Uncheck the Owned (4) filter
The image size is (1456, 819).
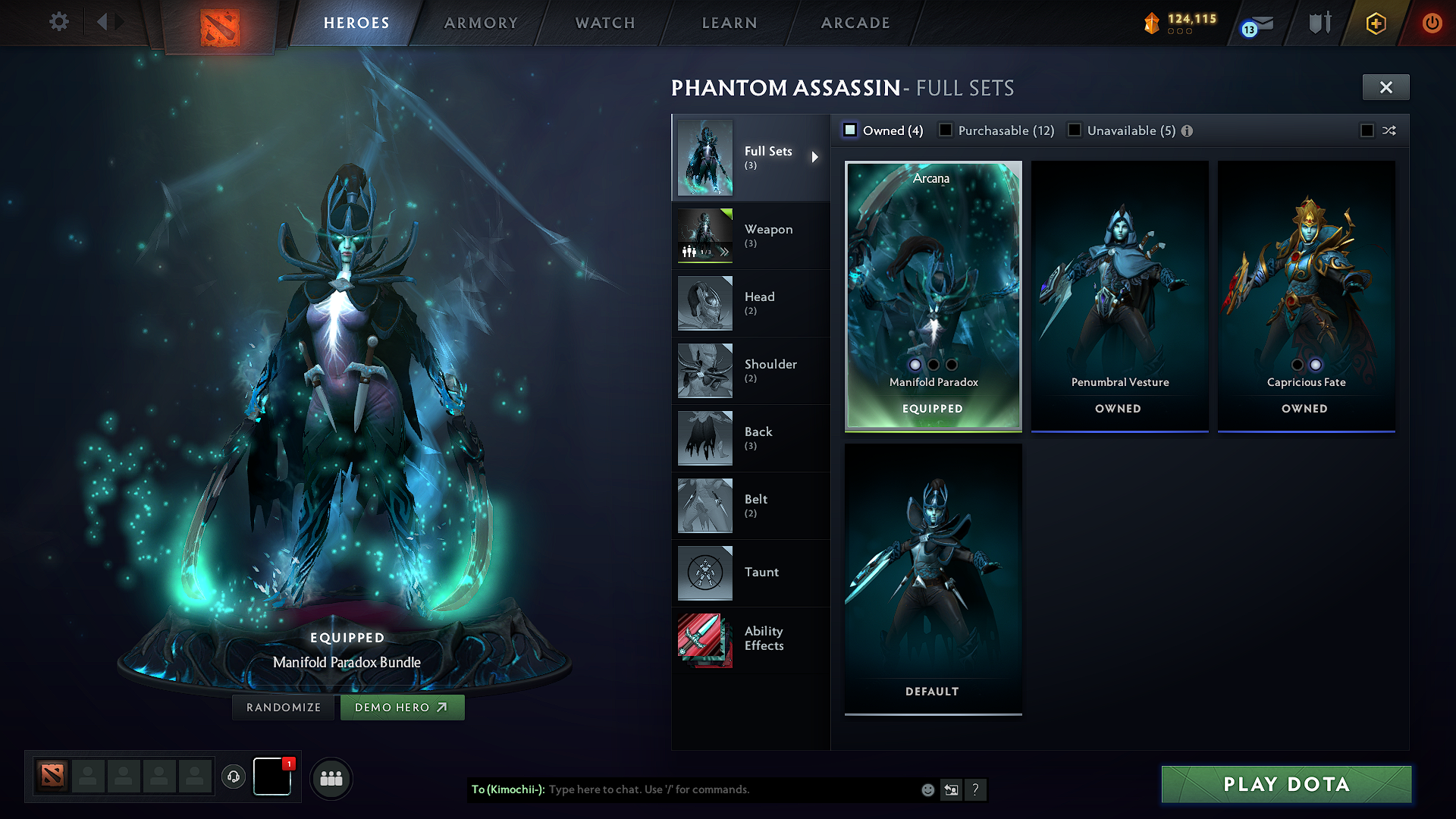[x=850, y=130]
